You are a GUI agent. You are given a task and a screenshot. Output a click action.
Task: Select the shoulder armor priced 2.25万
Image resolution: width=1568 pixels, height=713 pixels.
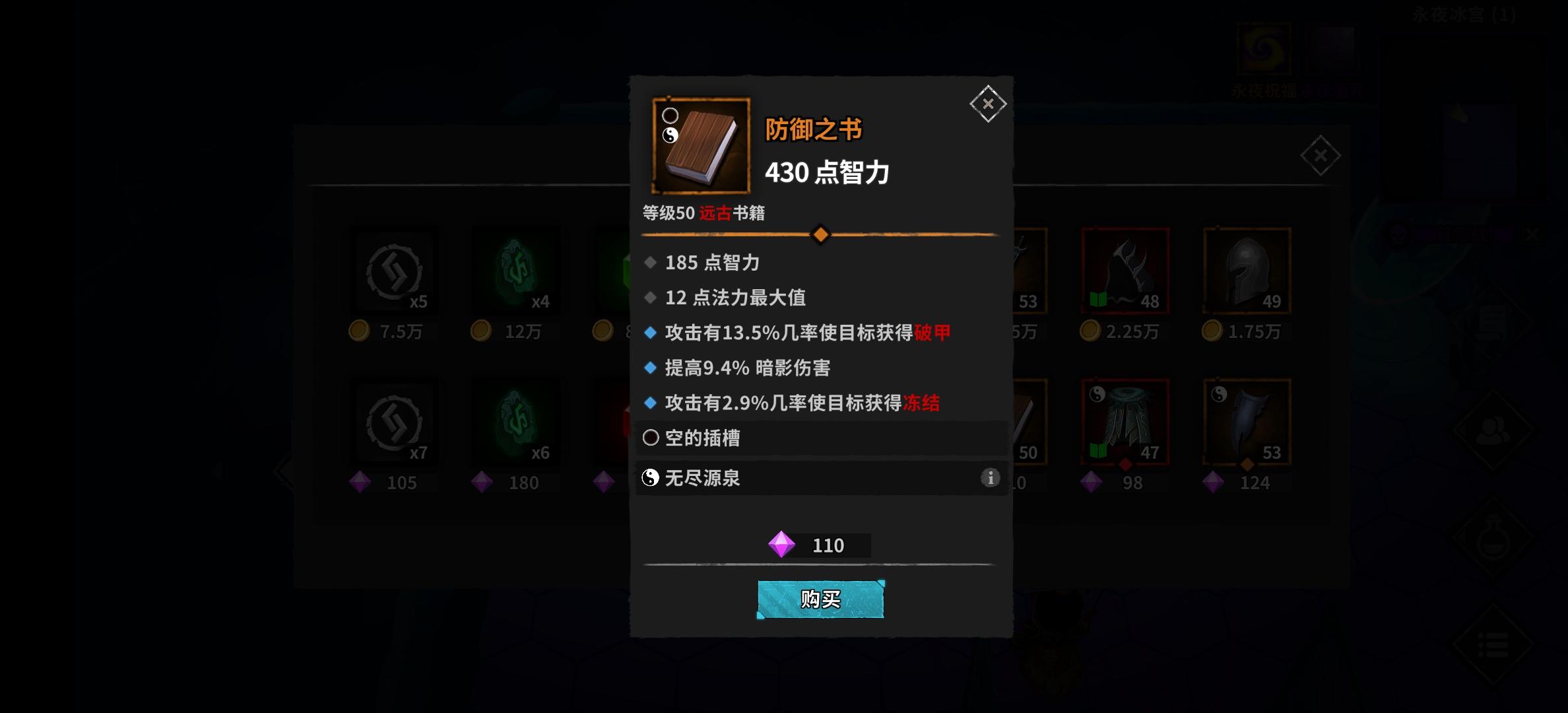[1124, 271]
